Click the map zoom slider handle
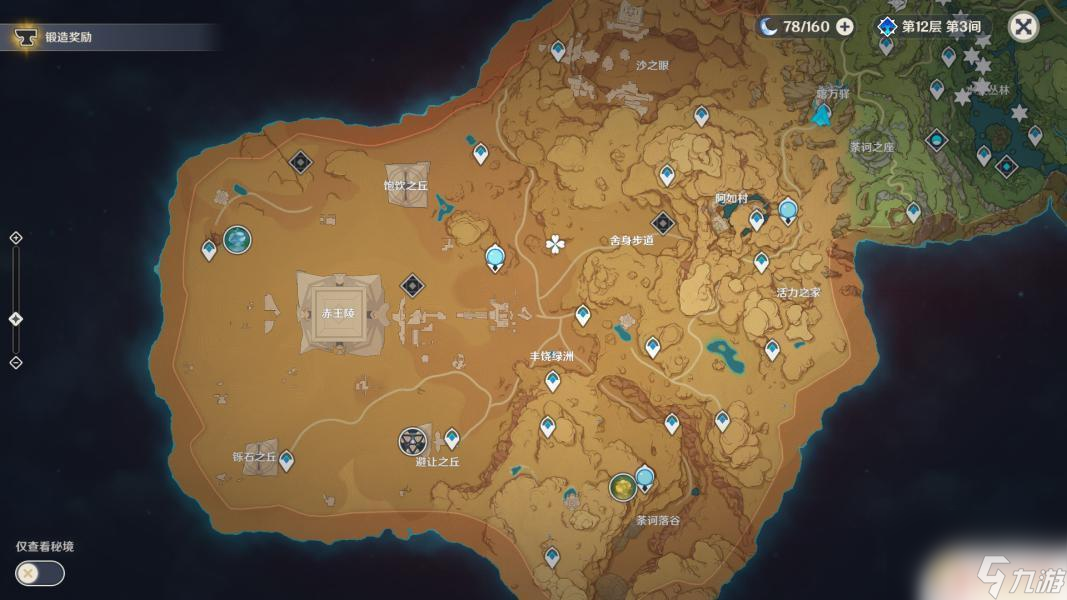 pyautogui.click(x=15, y=319)
